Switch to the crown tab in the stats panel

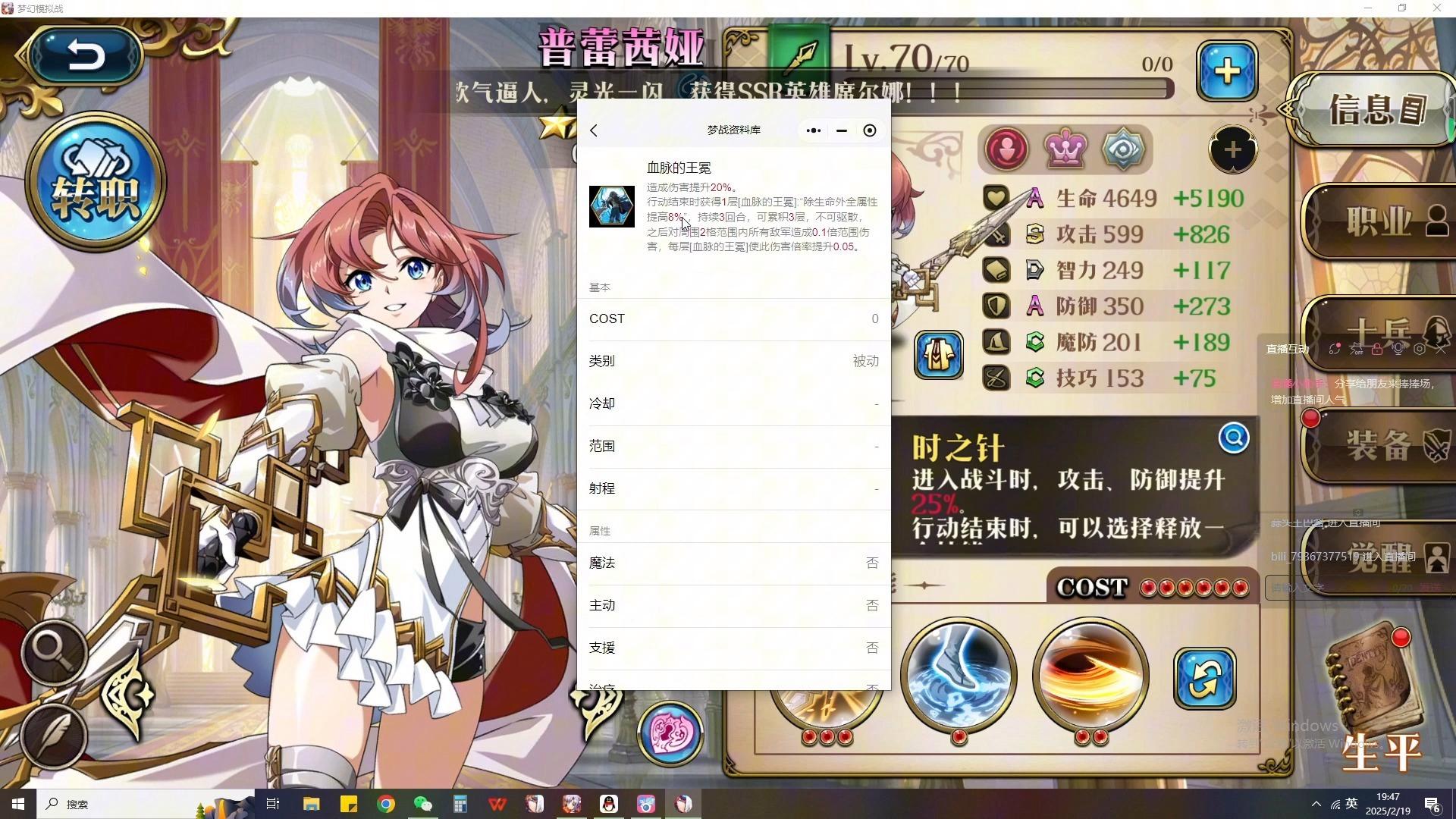1065,149
